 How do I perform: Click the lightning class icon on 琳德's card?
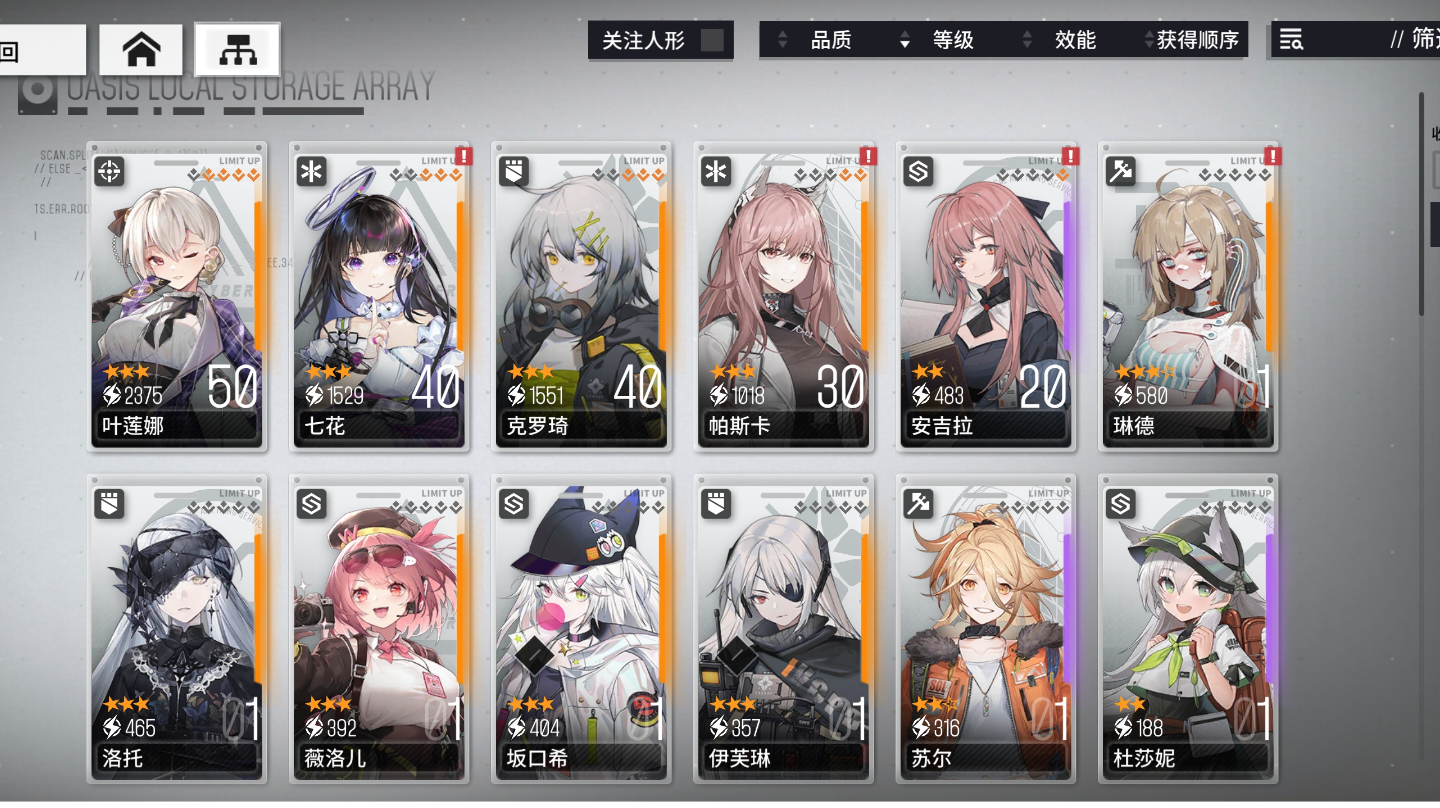(1121, 172)
